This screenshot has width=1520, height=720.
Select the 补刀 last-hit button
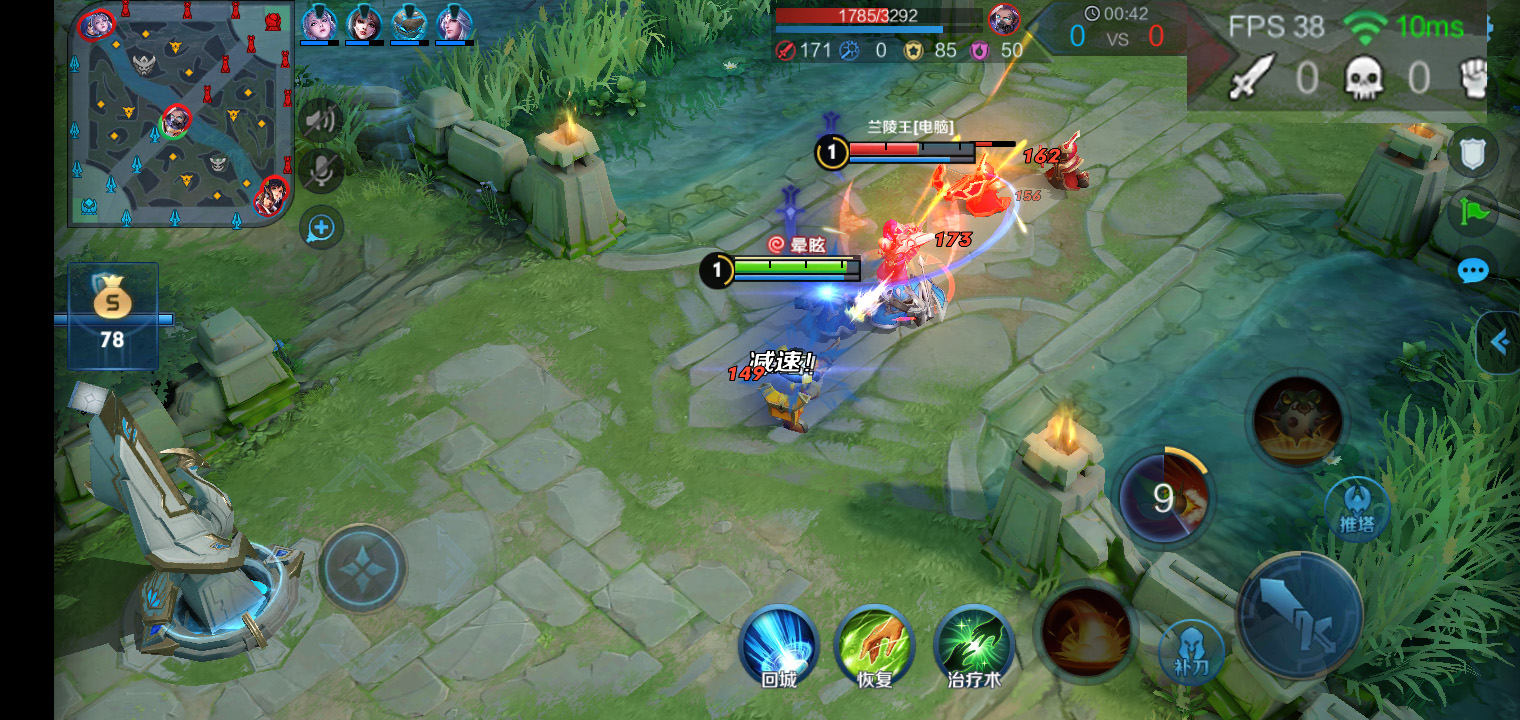1191,653
